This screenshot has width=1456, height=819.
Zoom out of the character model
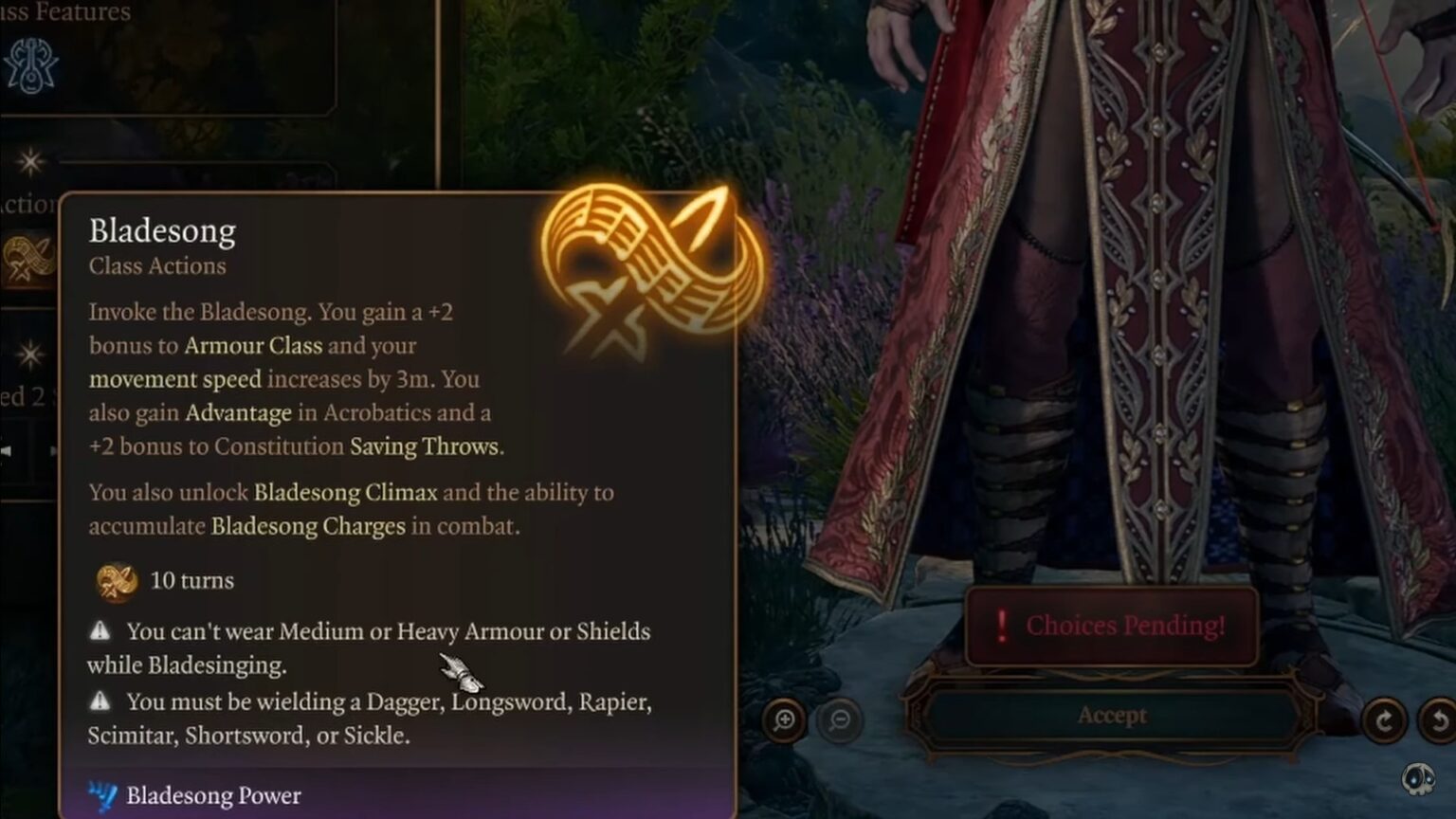point(836,721)
